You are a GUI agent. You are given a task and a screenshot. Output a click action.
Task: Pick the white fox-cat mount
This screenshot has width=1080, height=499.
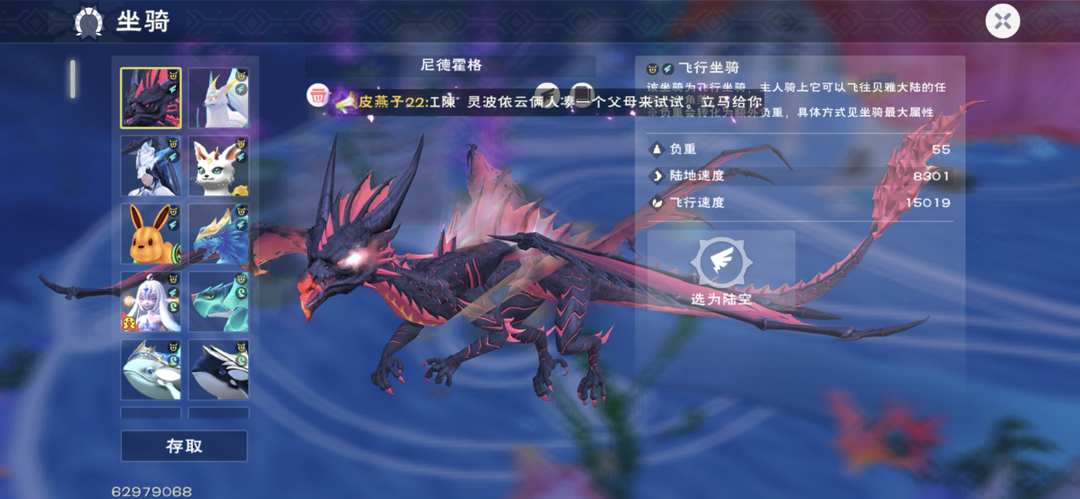219,166
